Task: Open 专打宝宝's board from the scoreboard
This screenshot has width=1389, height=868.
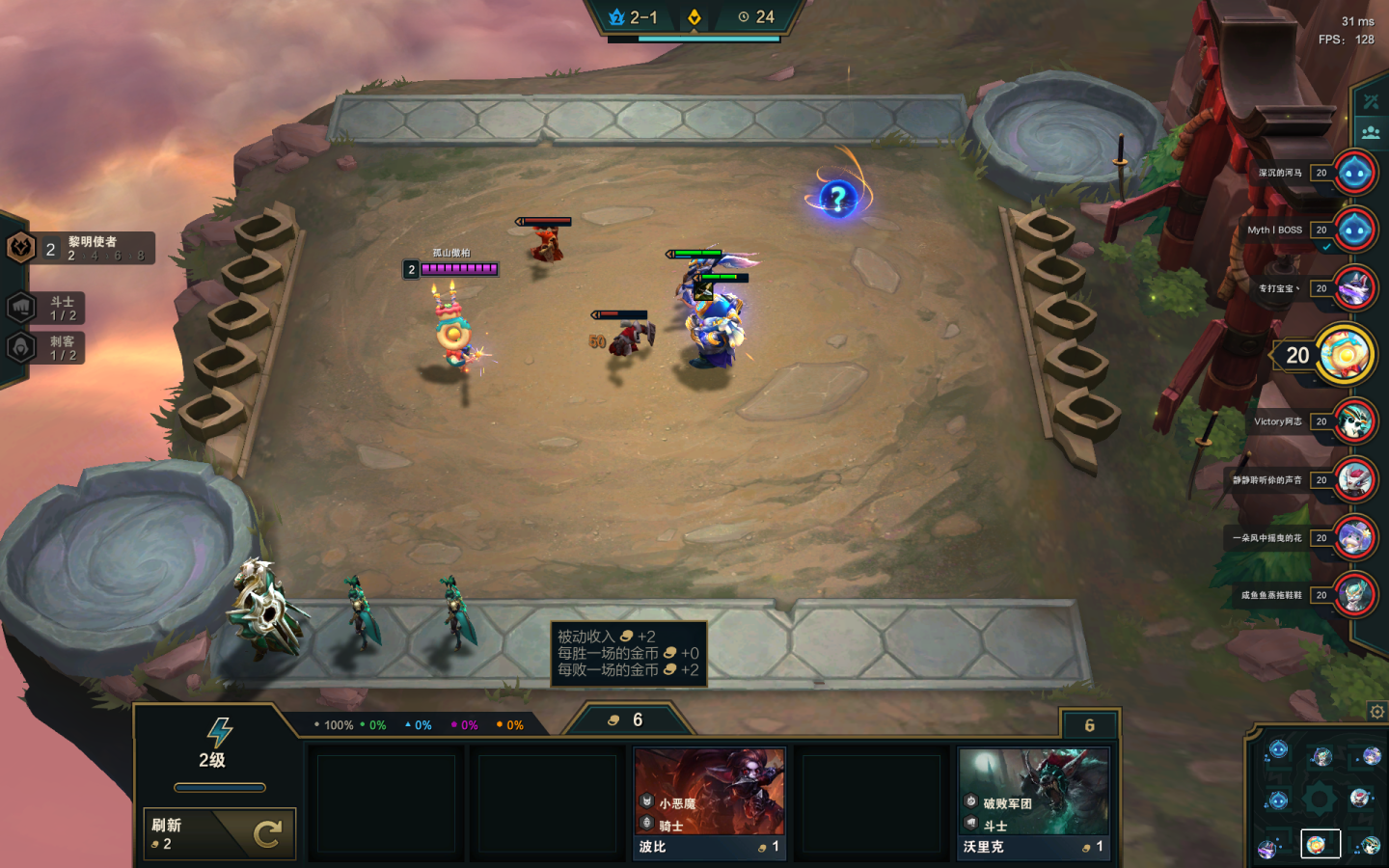Action: (x=1354, y=288)
